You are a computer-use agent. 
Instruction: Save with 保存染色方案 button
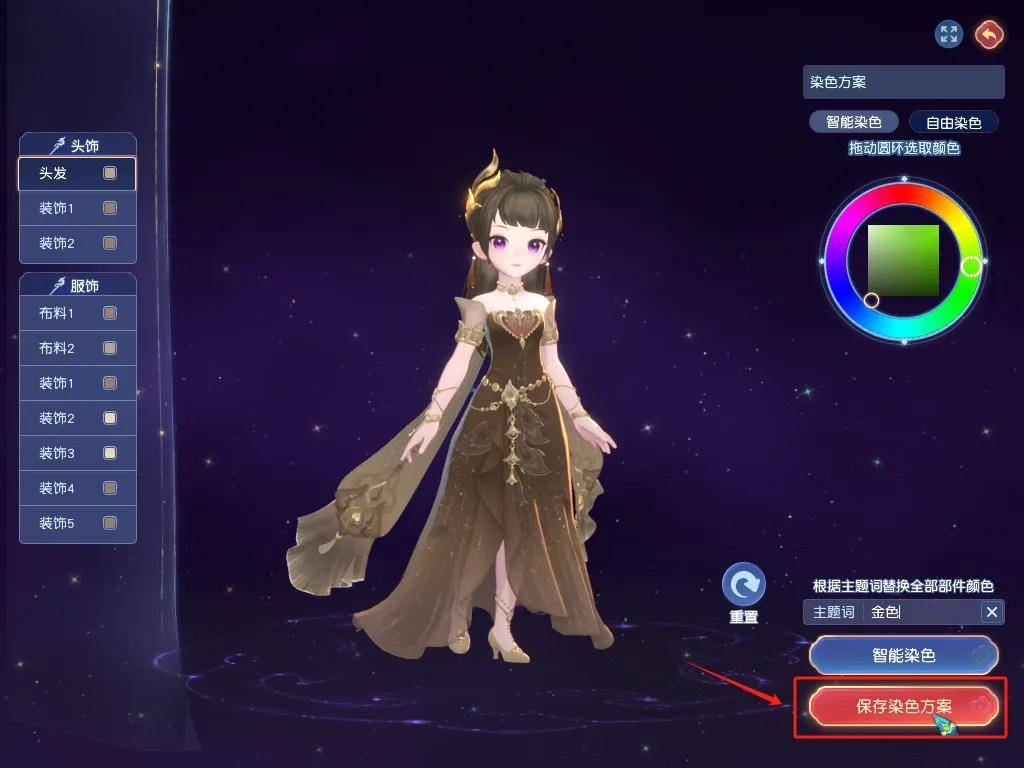903,706
